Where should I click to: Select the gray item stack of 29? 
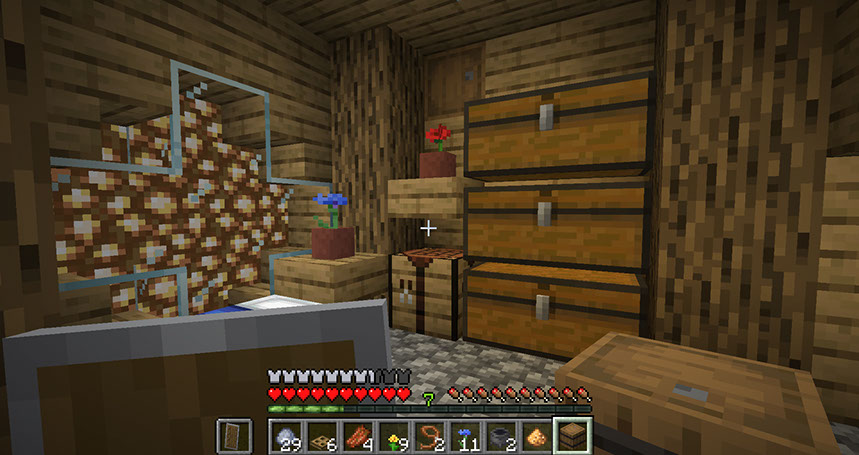click(287, 435)
